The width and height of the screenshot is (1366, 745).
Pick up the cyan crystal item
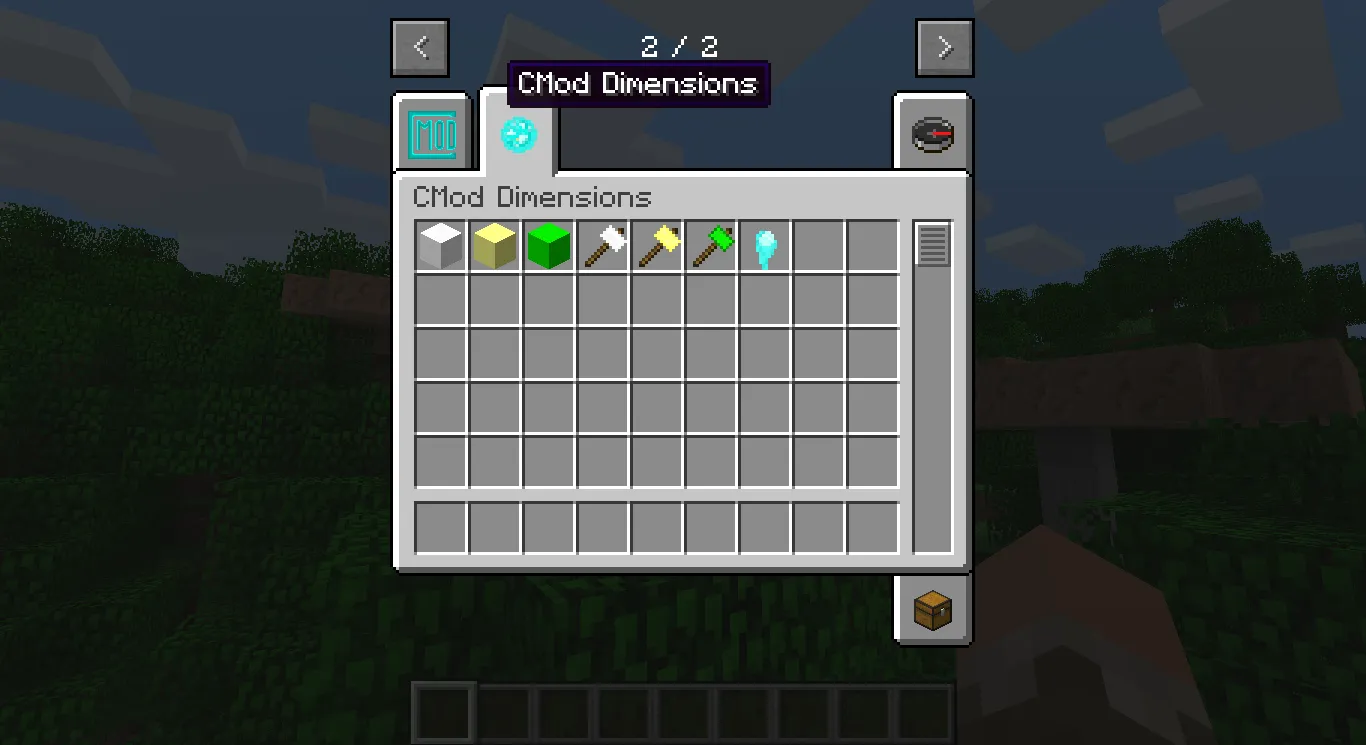[x=764, y=245]
